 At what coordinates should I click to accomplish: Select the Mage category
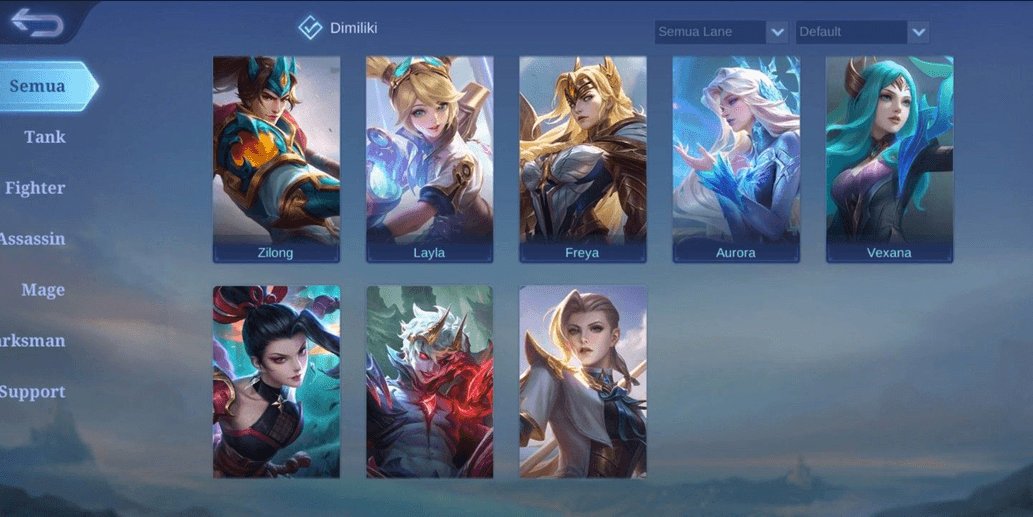[x=43, y=290]
